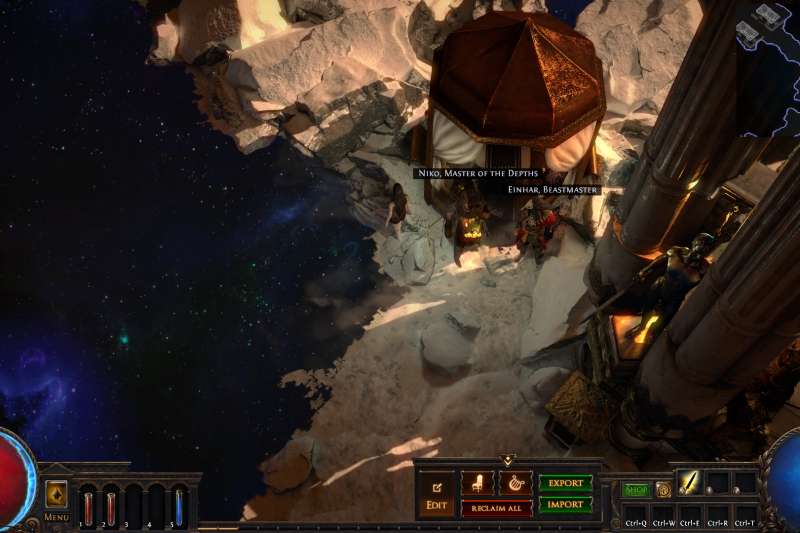Open the chair decorations icon

click(x=477, y=483)
